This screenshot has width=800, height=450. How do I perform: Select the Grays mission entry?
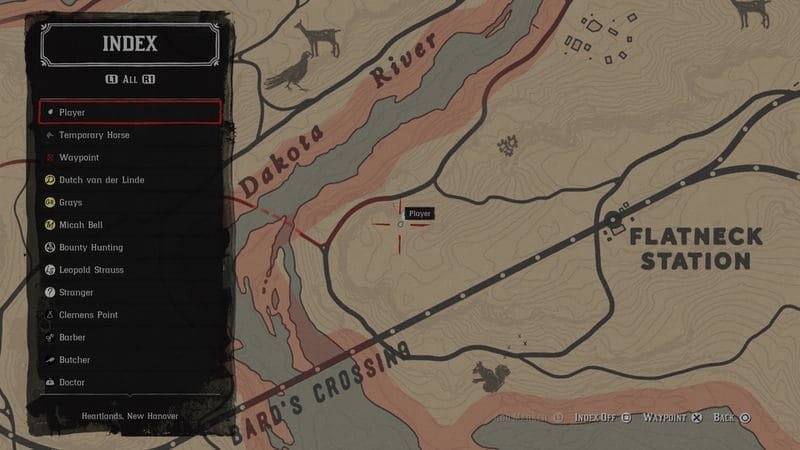pos(130,202)
